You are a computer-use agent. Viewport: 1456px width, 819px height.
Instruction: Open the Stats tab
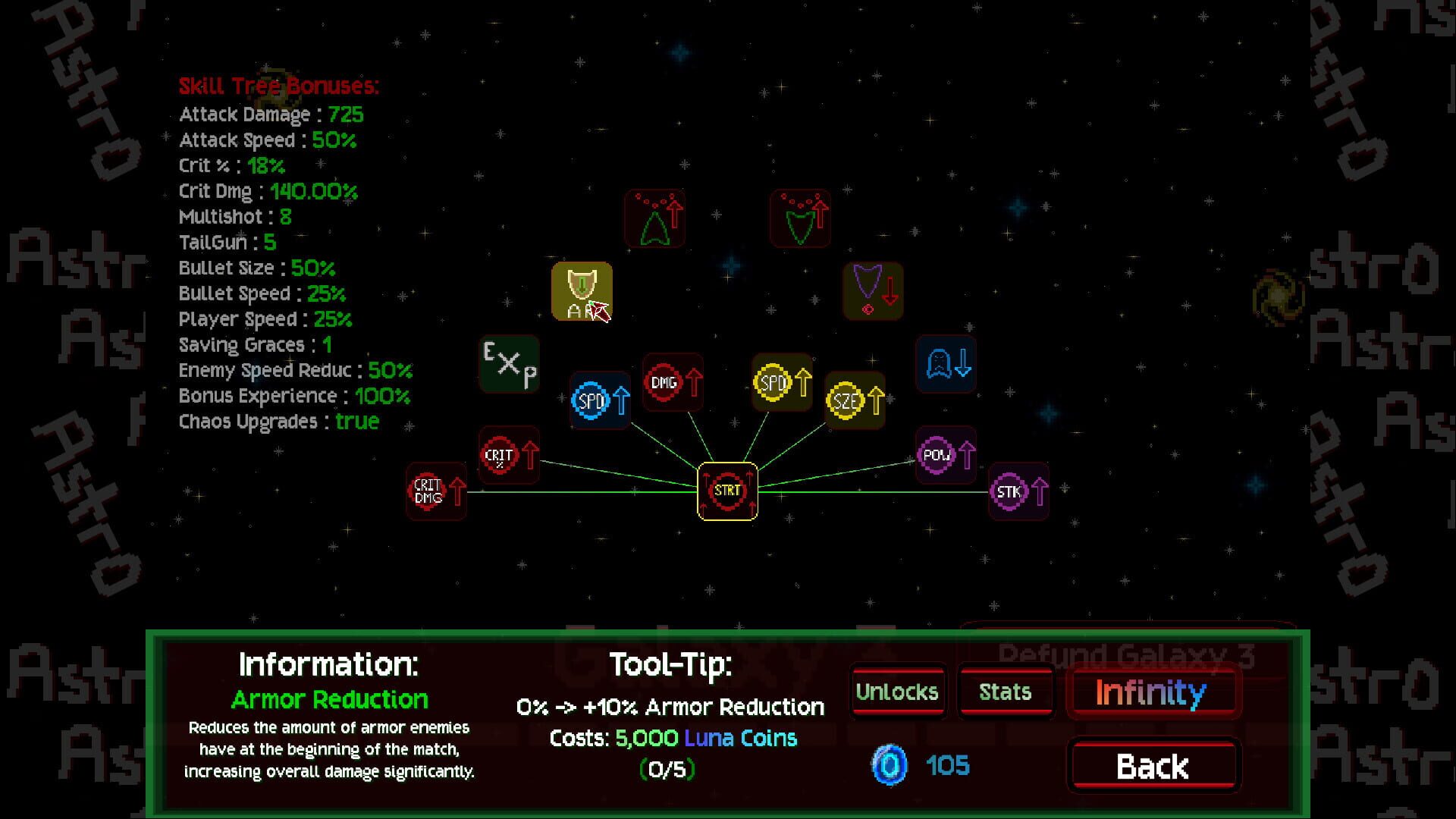point(1006,692)
